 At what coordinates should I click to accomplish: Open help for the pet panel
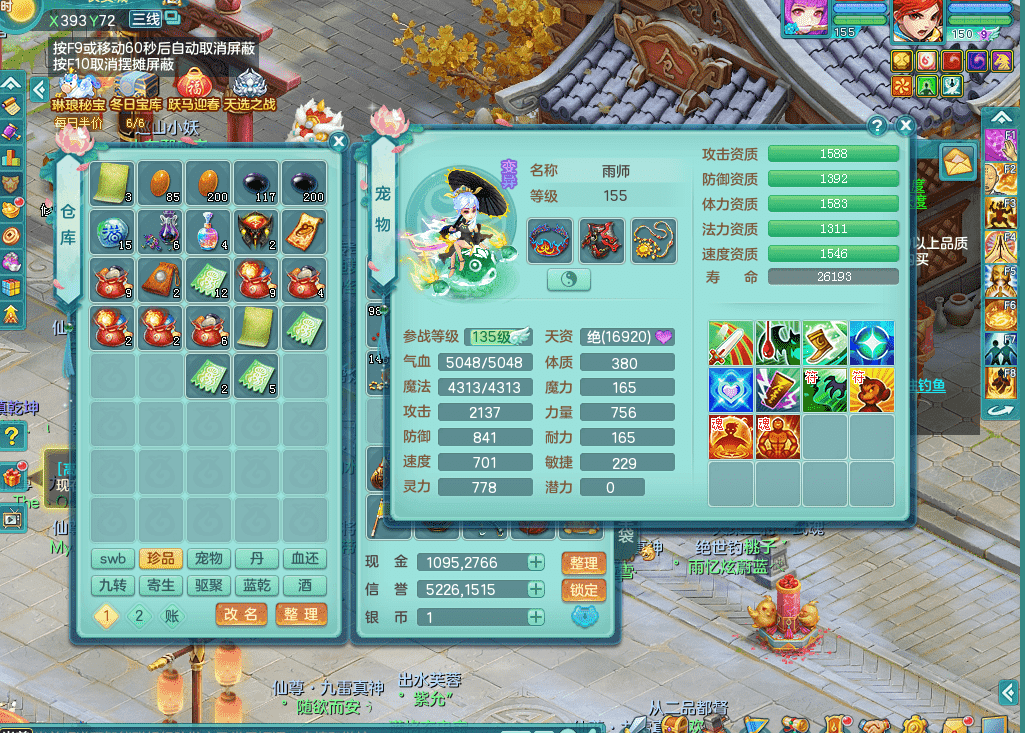click(x=877, y=126)
